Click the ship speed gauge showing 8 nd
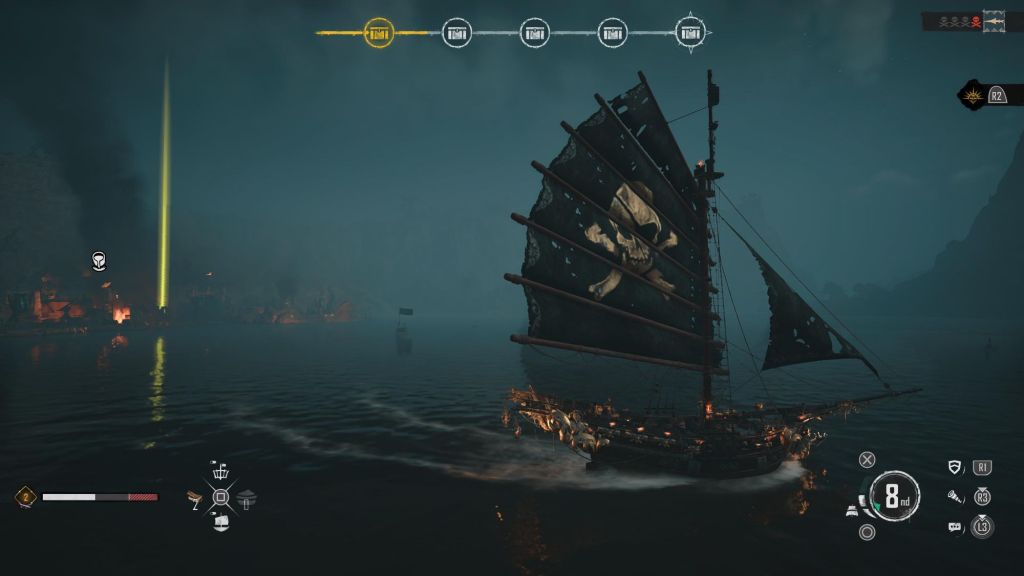Viewport: 1024px width, 576px height. (891, 496)
